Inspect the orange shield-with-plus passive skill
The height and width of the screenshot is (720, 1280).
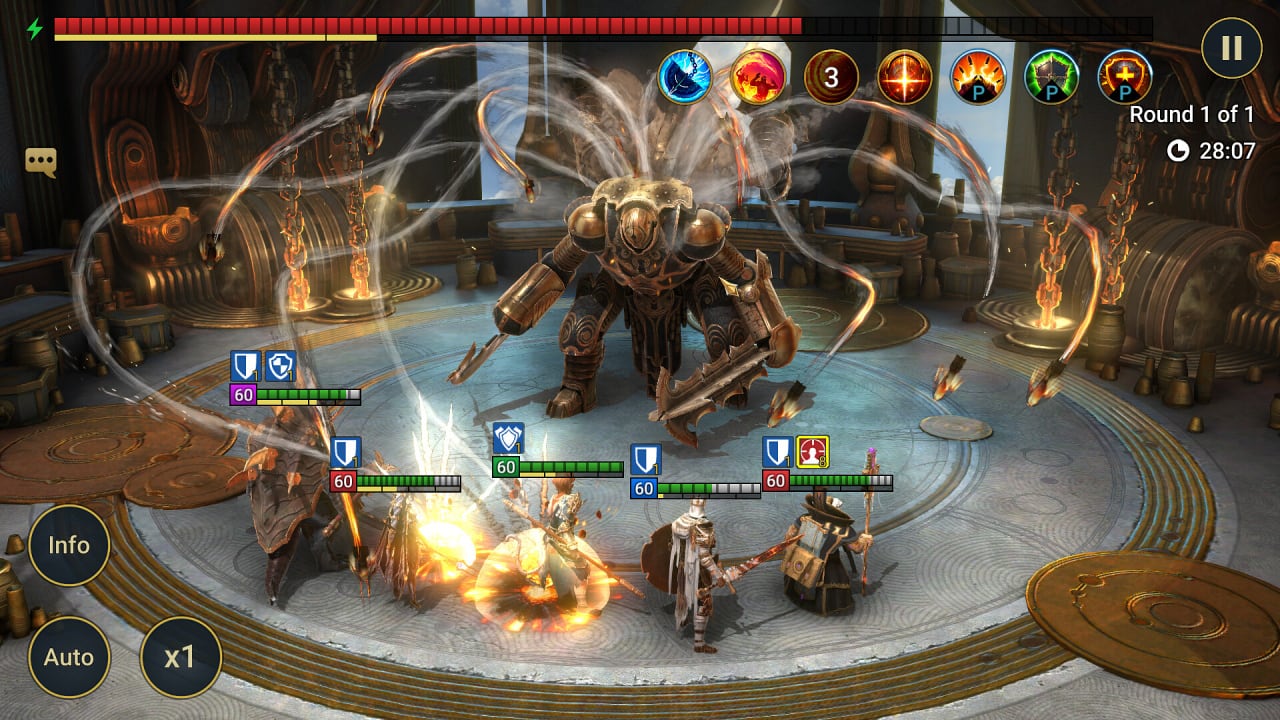click(x=1125, y=77)
